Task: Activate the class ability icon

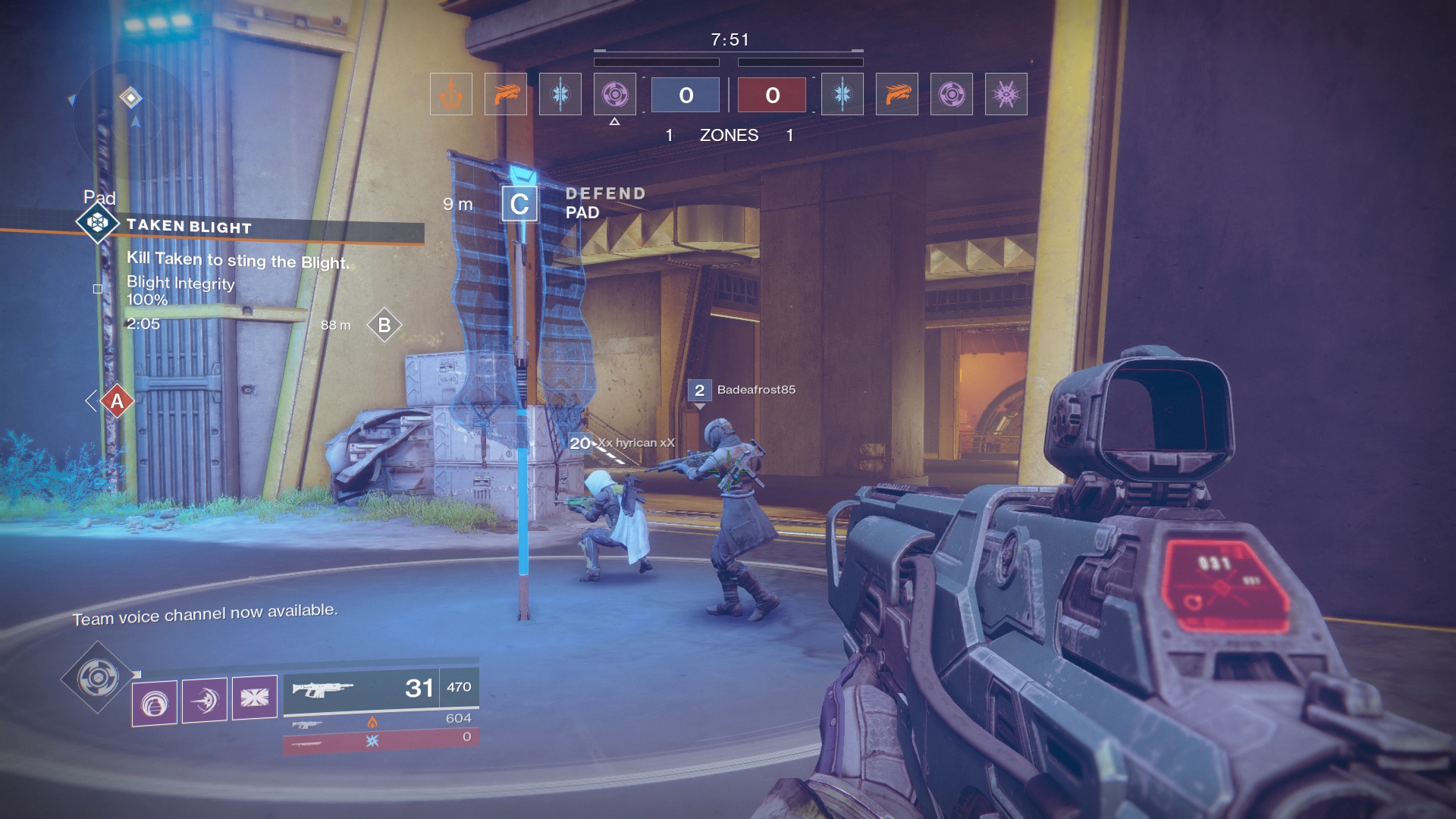Action: coord(254,697)
